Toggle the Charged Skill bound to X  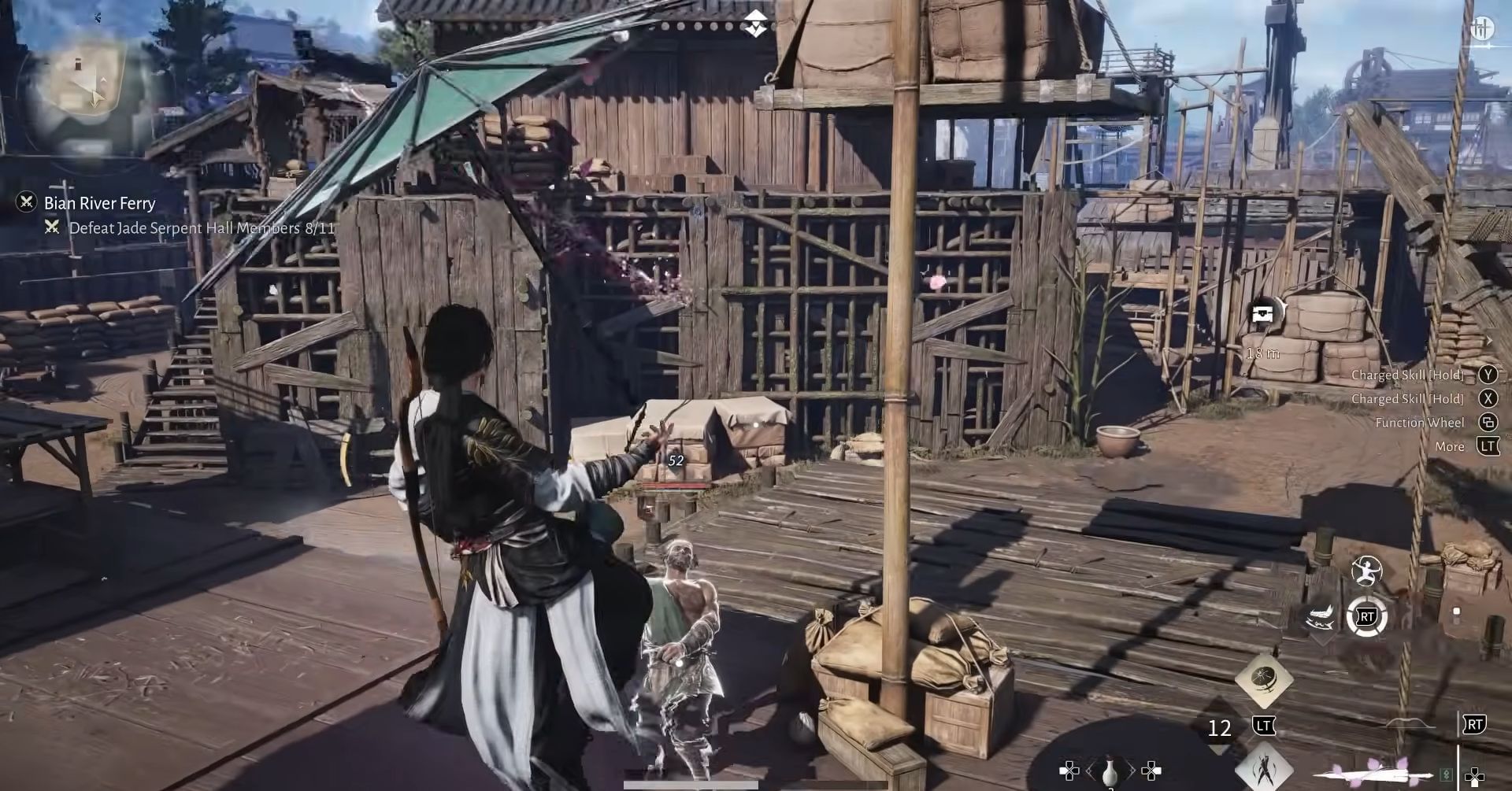point(1487,399)
